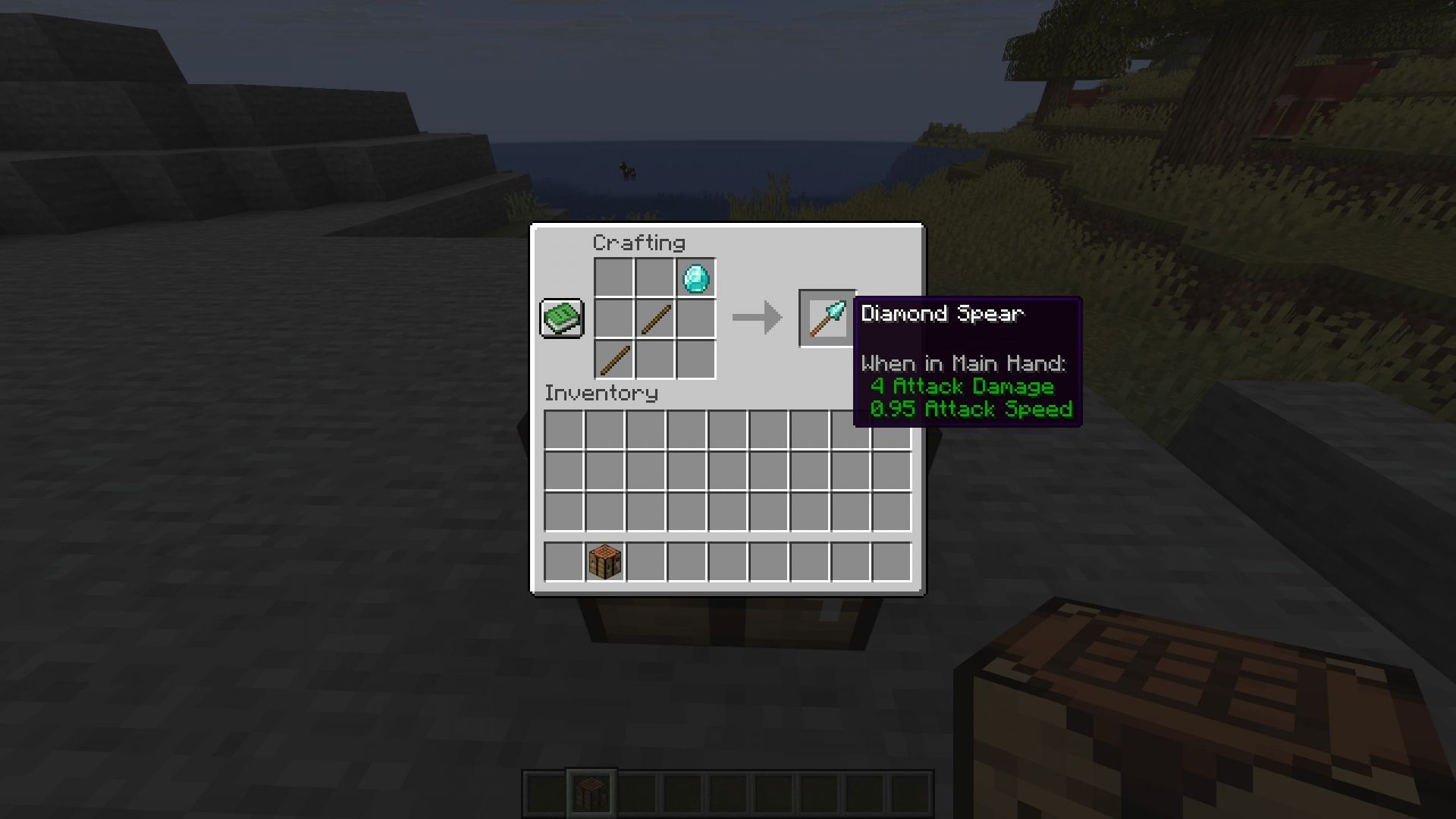Select the crafting table in the inventory
This screenshot has width=1456, height=819.
[604, 560]
